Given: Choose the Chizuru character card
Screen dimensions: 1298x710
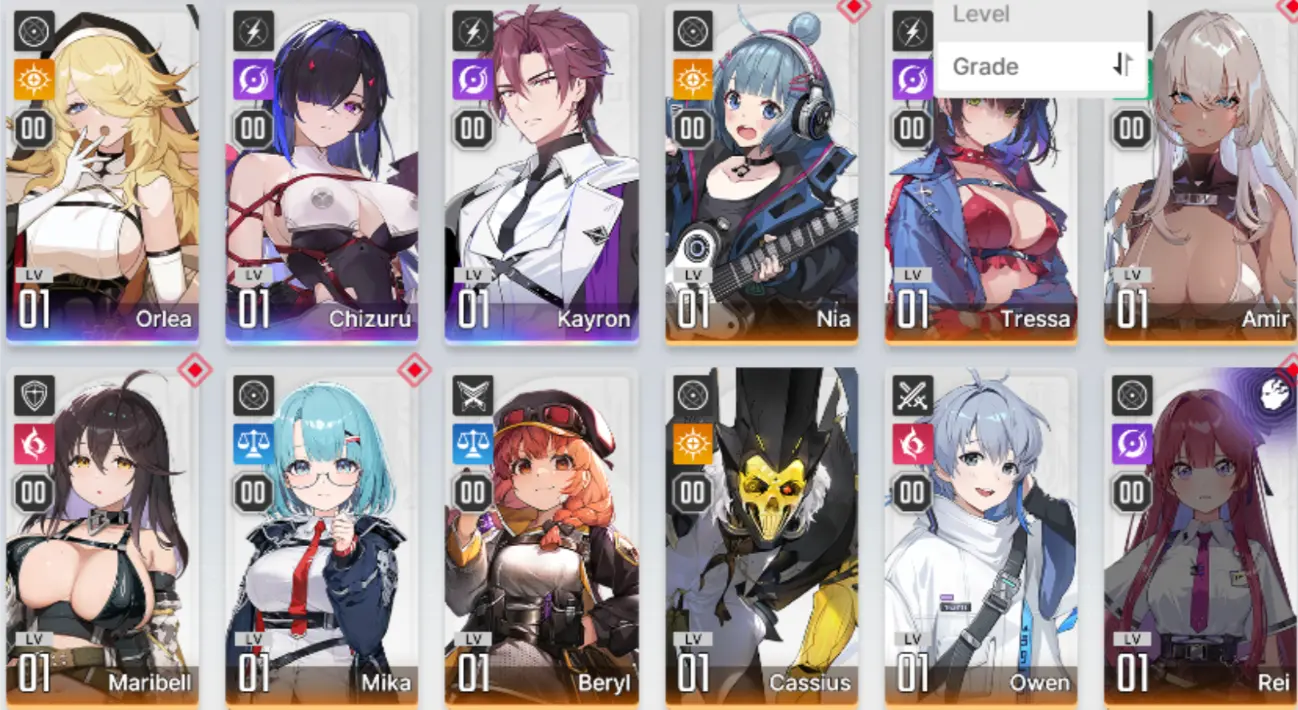Looking at the screenshot, I should pos(322,200).
